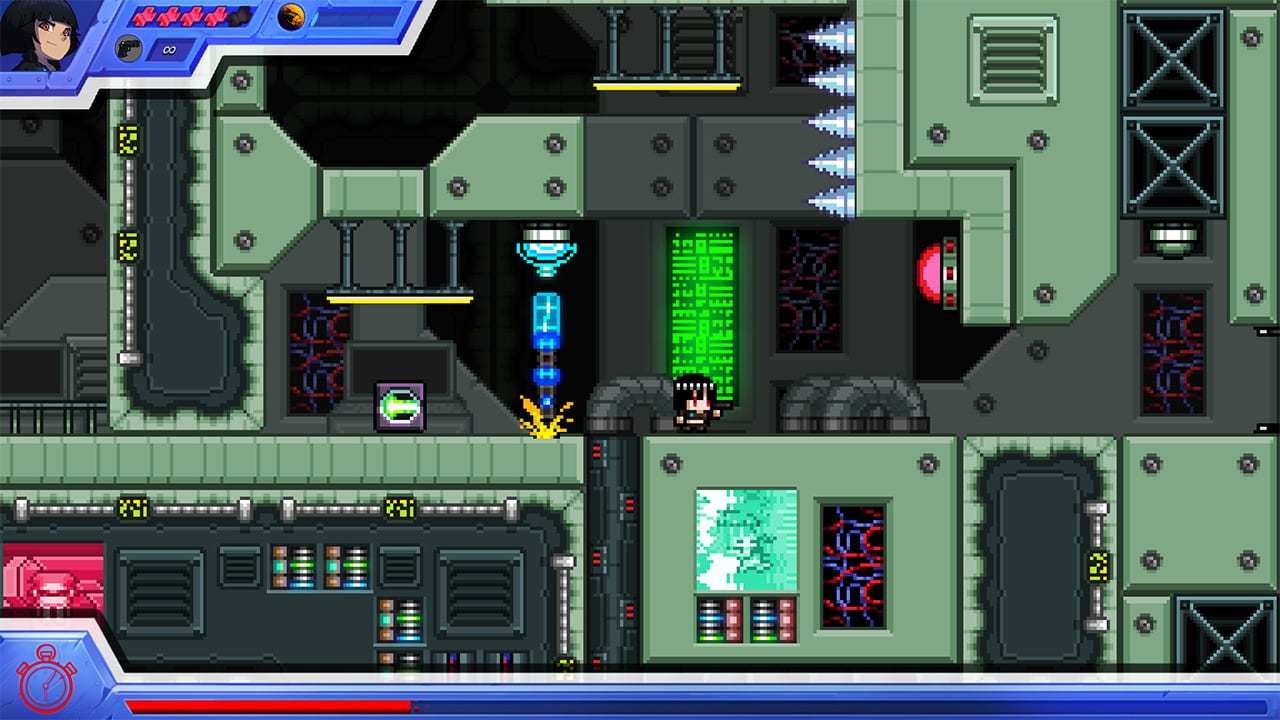Select the first red health pip
The height and width of the screenshot is (720, 1280).
click(x=143, y=16)
